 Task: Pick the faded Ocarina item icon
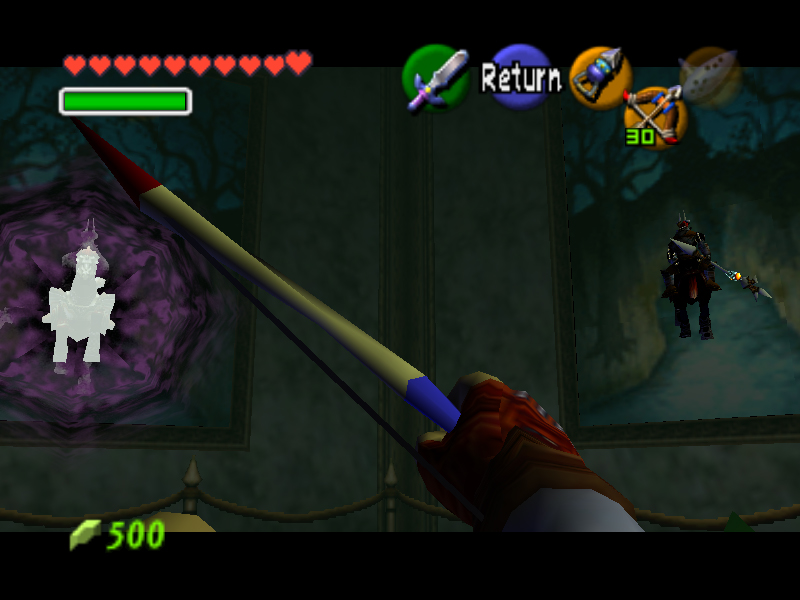coord(709,75)
